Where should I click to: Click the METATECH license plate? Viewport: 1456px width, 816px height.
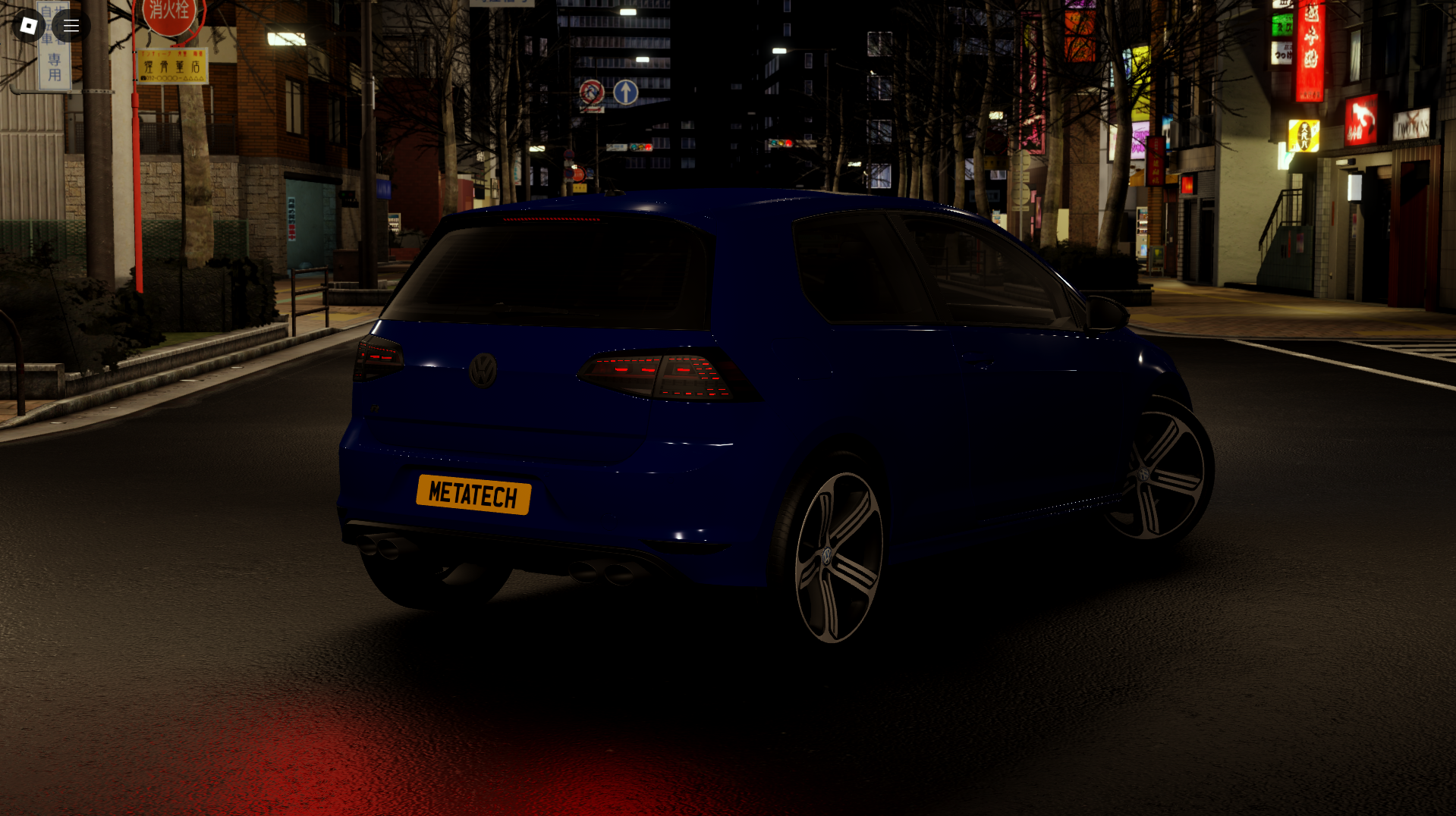[475, 493]
